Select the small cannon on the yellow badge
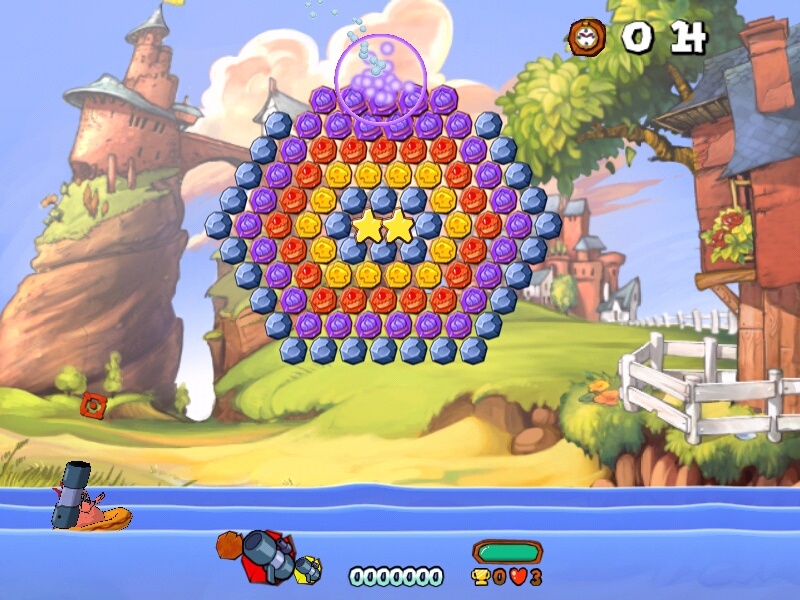Screen dimensions: 800x600 click(x=310, y=570)
